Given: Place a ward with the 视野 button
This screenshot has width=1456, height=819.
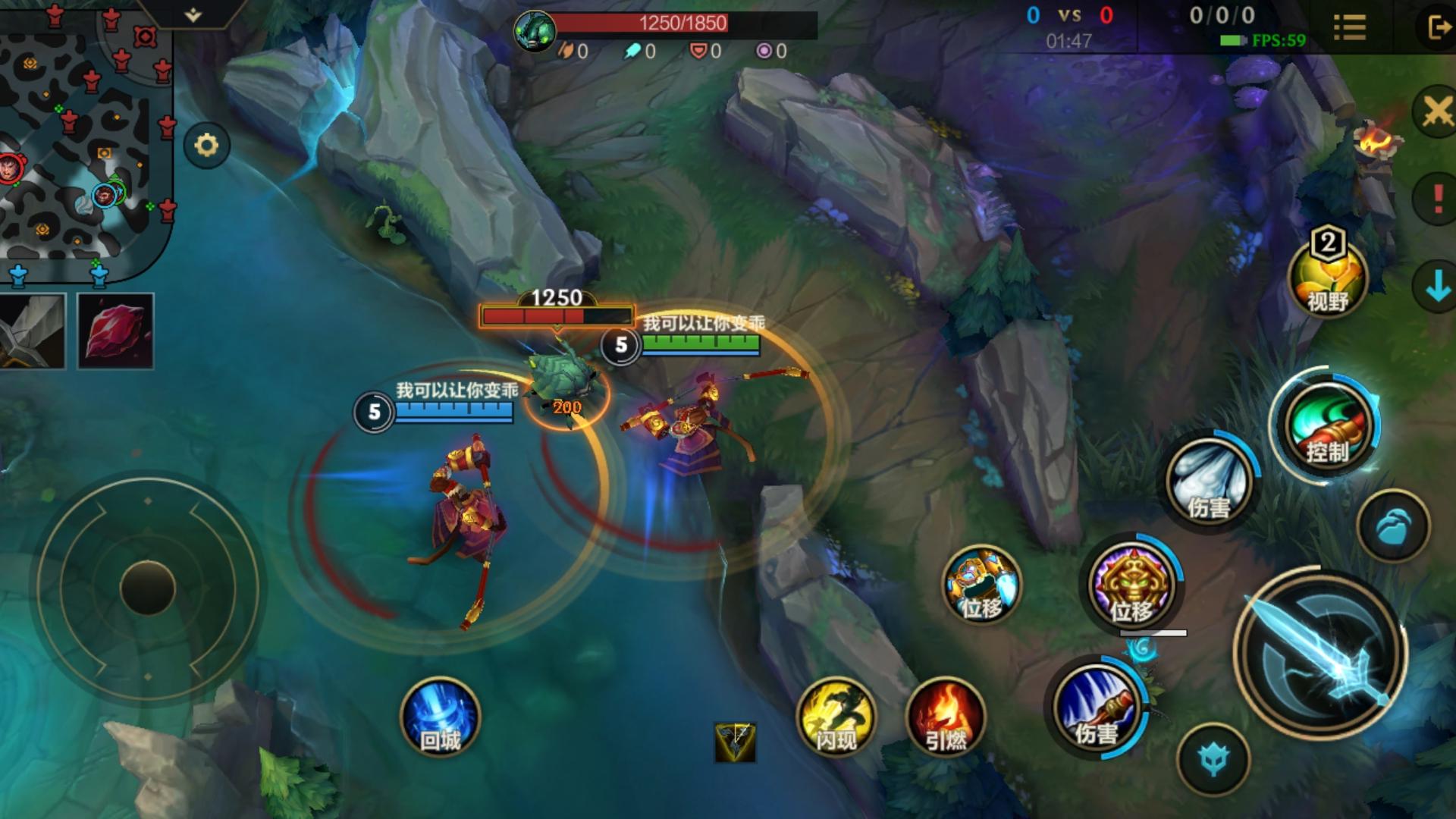Looking at the screenshot, I should 1327,278.
